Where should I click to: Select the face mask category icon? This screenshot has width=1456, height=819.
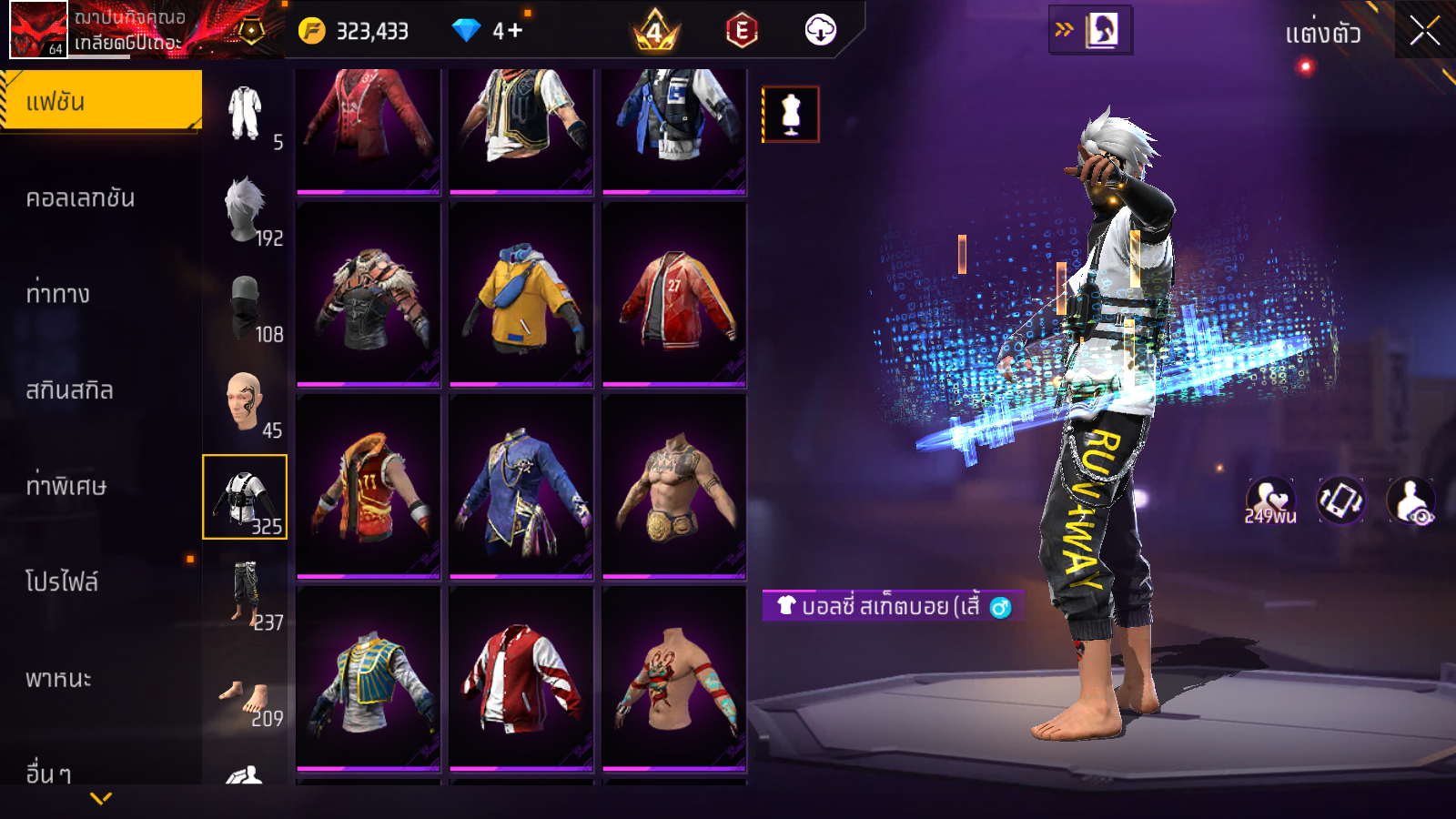click(245, 307)
